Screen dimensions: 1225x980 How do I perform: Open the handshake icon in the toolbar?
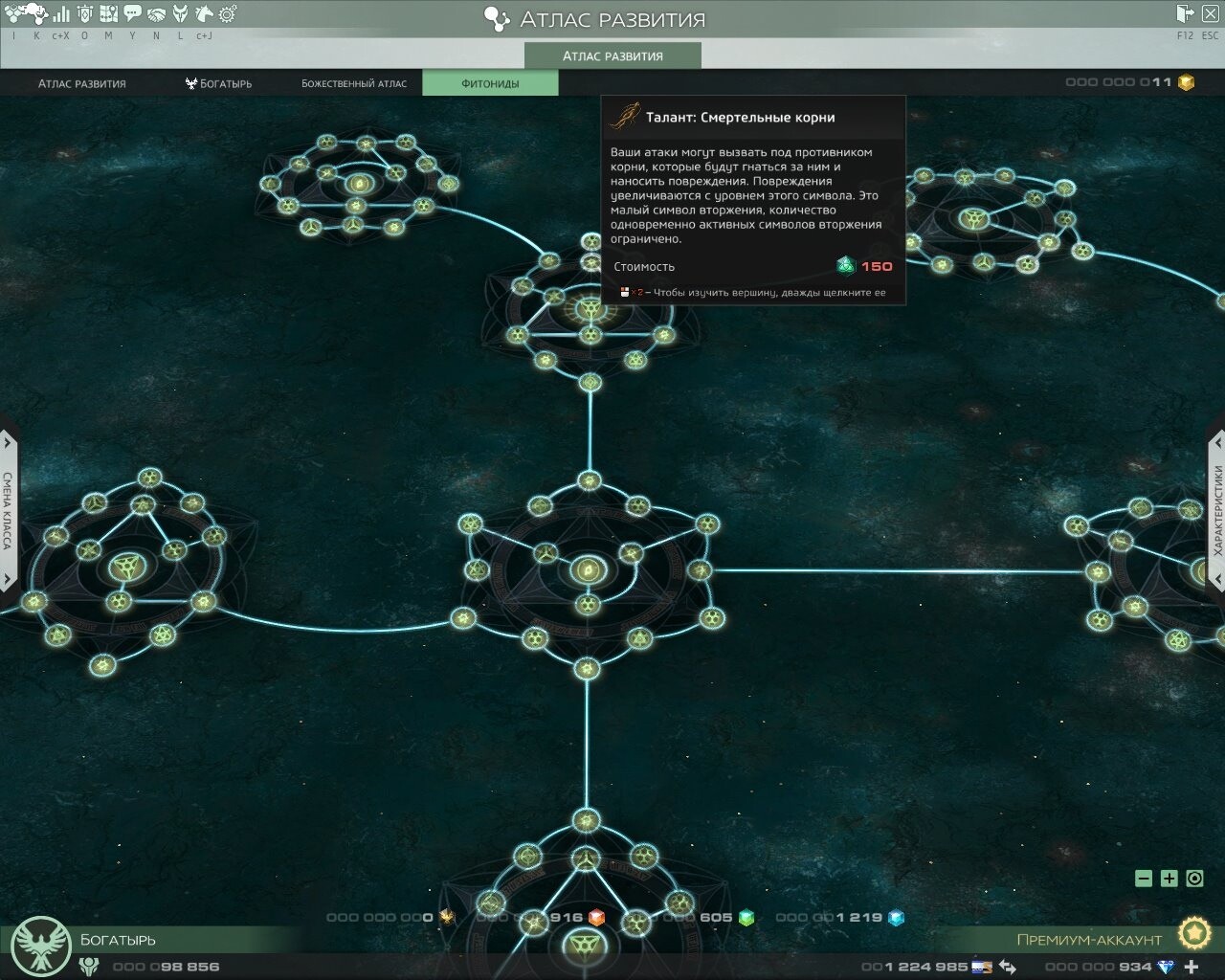(156, 14)
